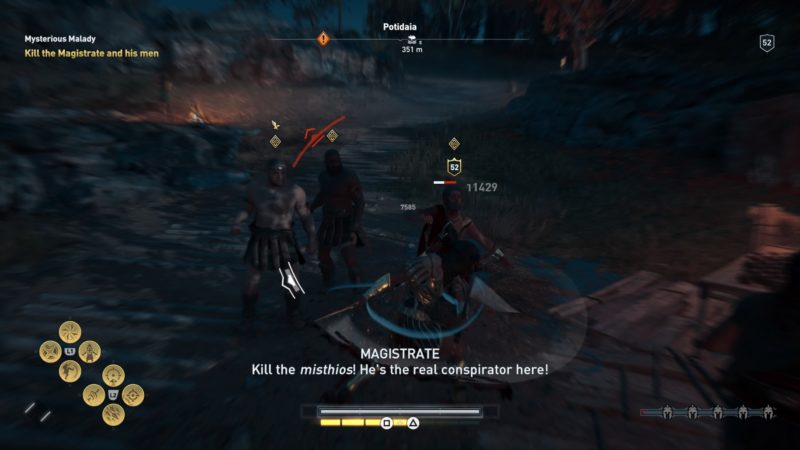Activate the radial burst ability at the top of the left wheel
Screen dimensions: 800x450
click(70, 331)
